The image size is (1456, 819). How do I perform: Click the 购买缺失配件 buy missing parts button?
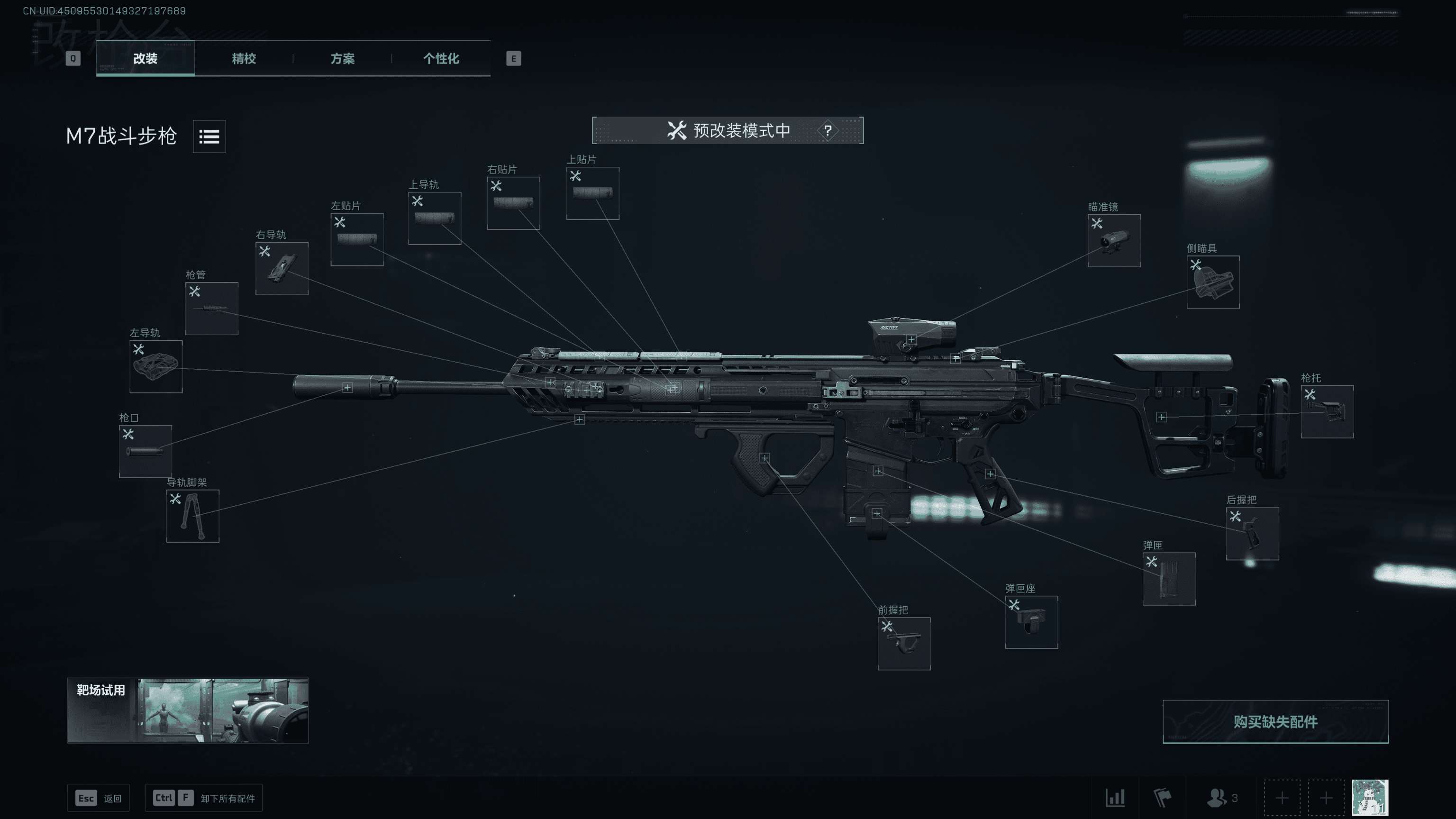(1274, 721)
